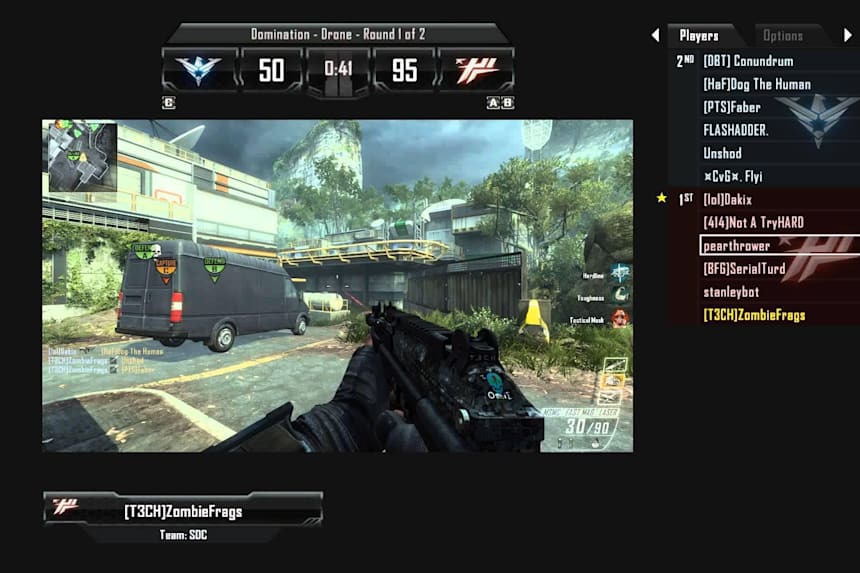This screenshot has height=573, width=860.
Task: Spectate [BFG]SerialTurd
Action: point(744,269)
